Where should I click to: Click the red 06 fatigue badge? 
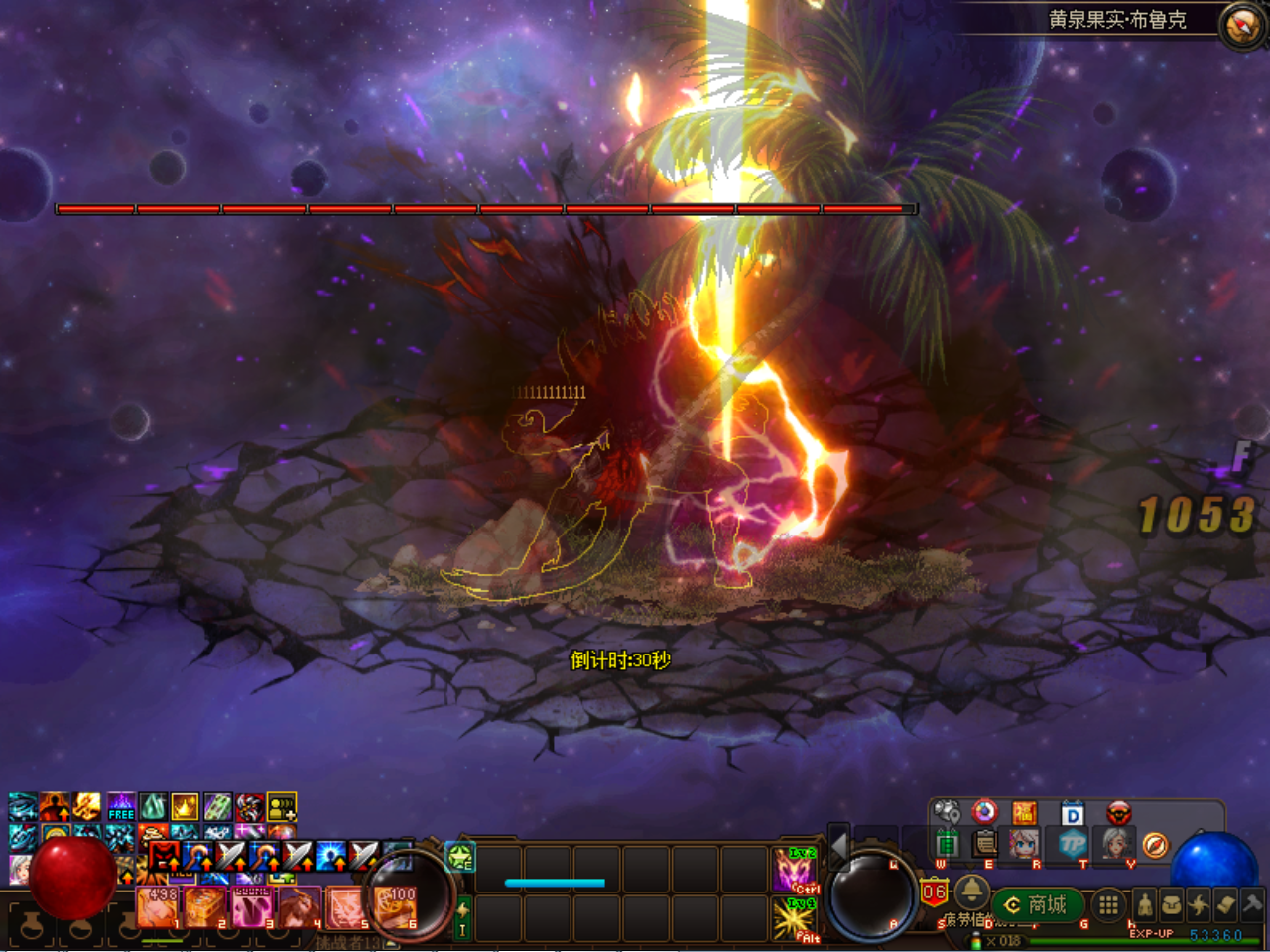point(934,892)
